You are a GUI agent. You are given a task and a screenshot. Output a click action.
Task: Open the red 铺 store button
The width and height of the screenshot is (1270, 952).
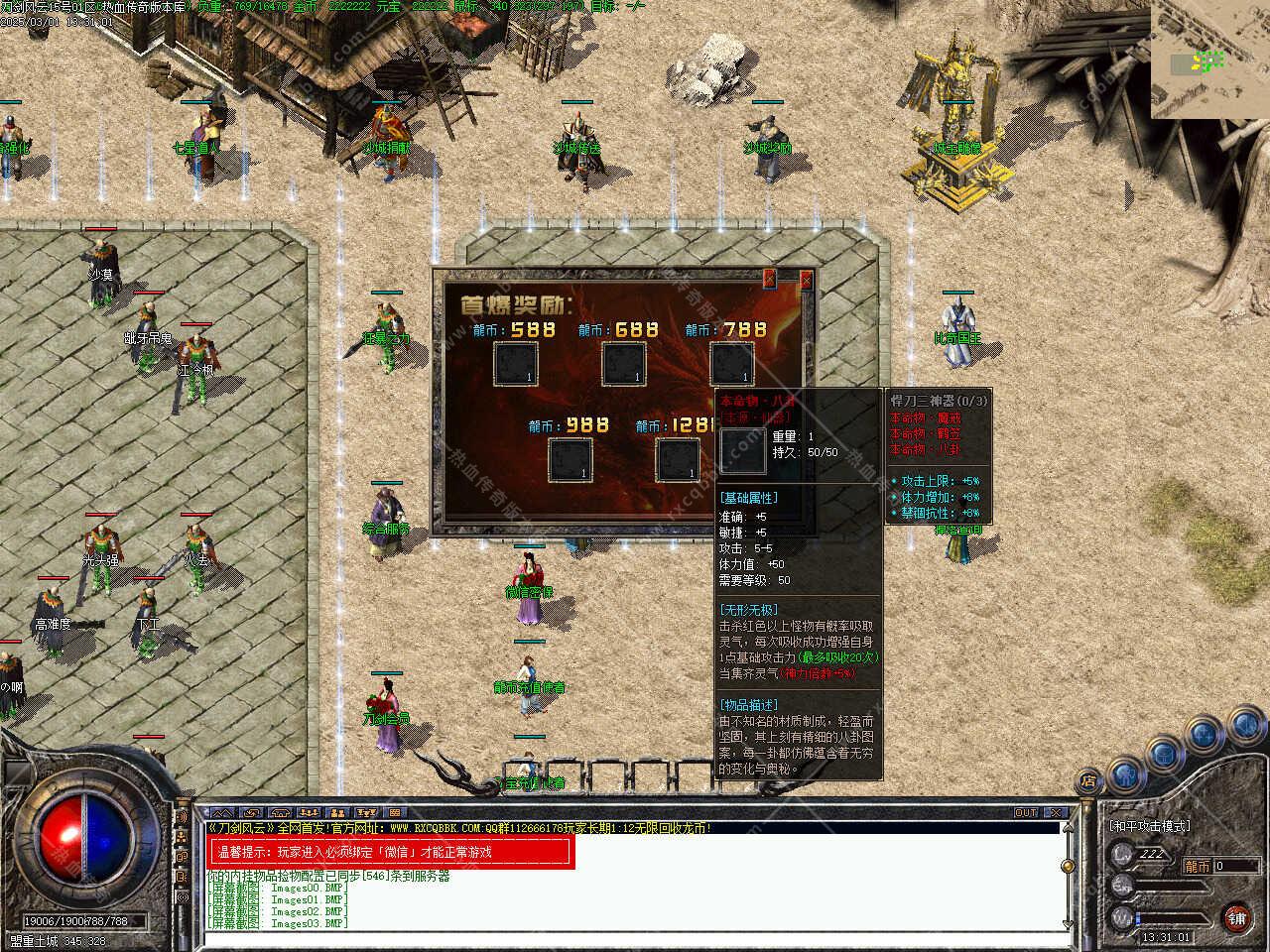point(1236,917)
